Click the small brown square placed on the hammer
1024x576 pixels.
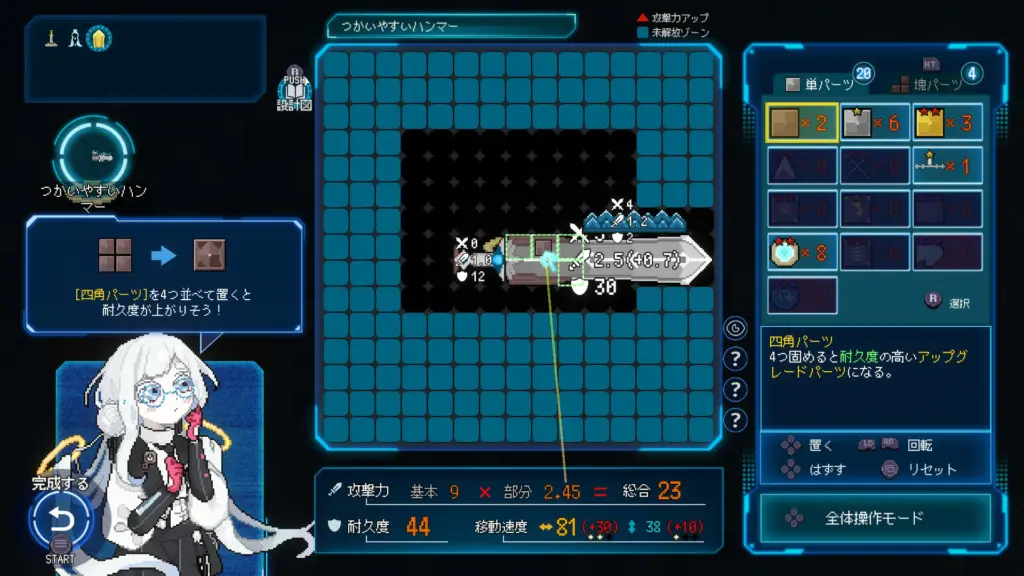[545, 245]
